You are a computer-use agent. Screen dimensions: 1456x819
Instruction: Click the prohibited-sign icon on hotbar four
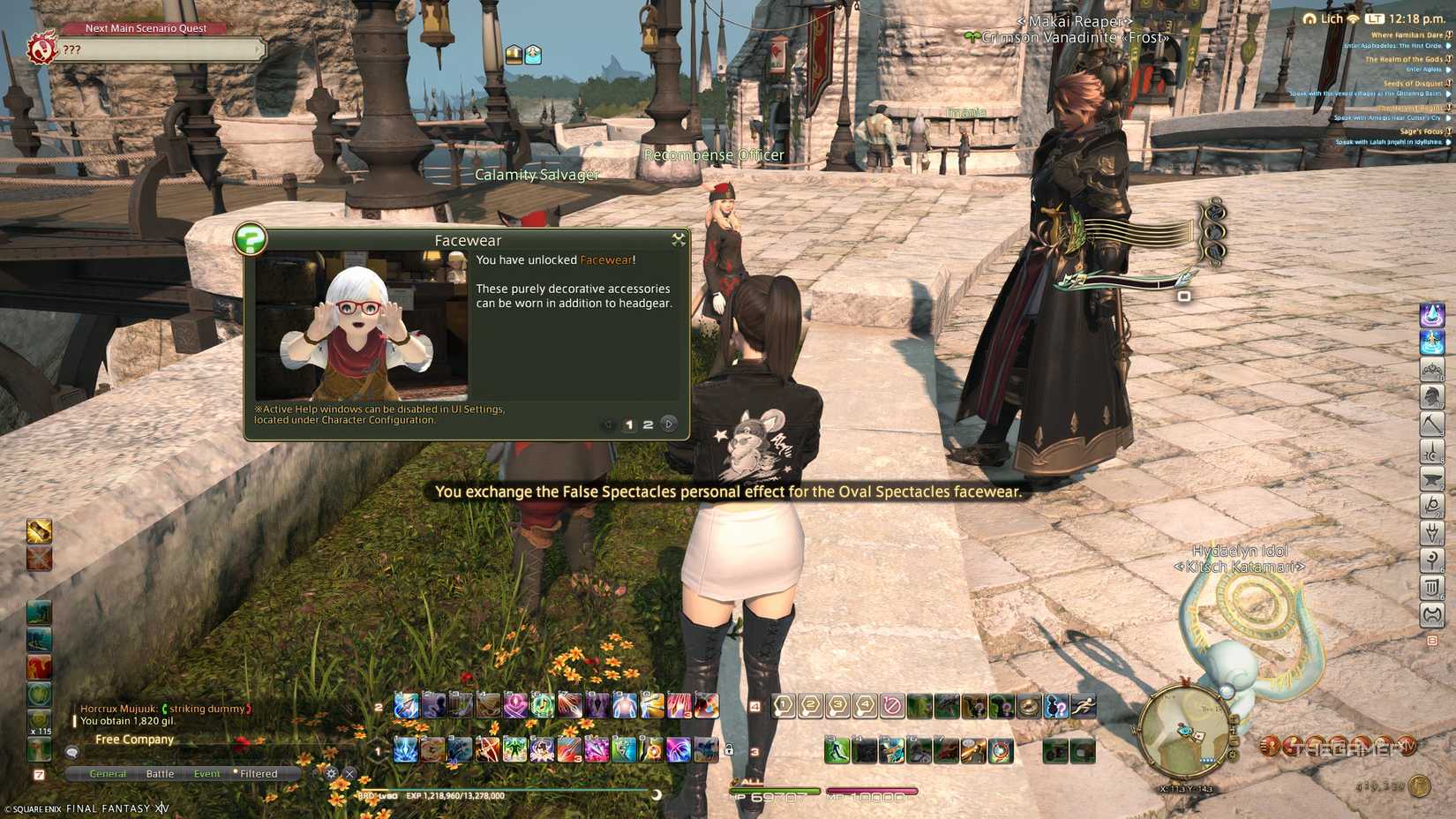(x=892, y=705)
